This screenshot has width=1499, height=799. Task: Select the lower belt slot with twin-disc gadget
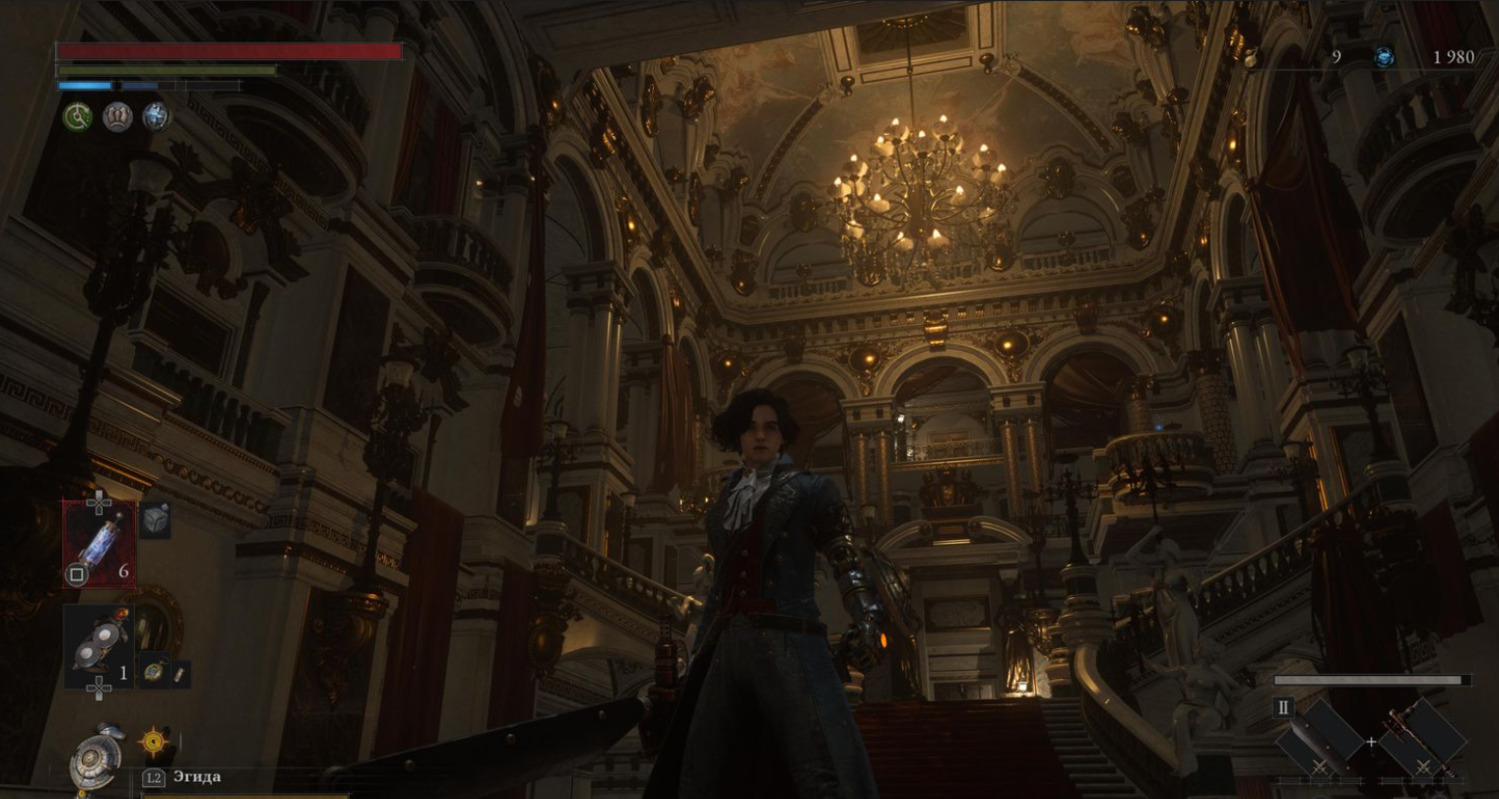click(x=99, y=646)
